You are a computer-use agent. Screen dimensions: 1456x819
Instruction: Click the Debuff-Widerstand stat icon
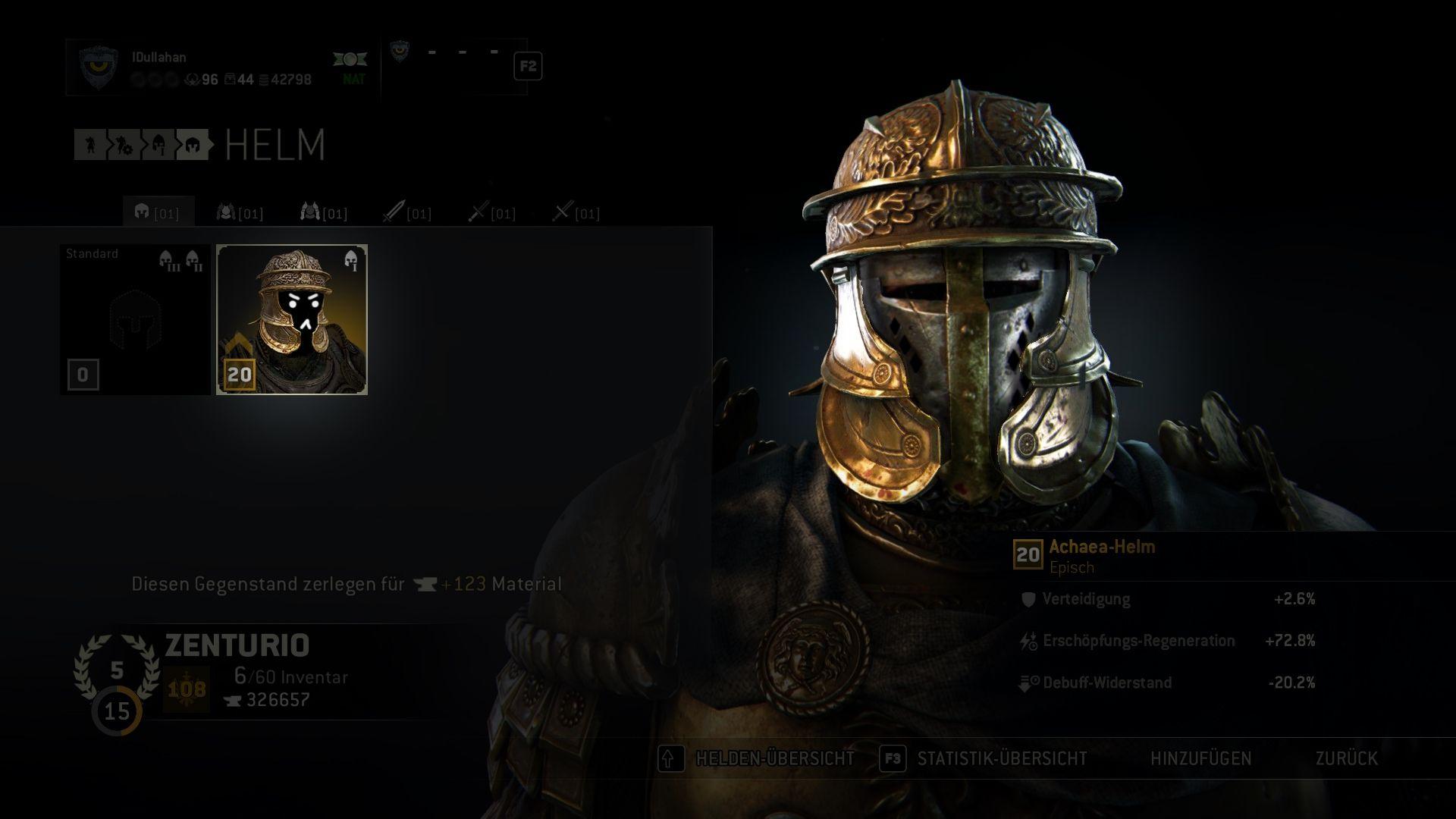point(1028,682)
